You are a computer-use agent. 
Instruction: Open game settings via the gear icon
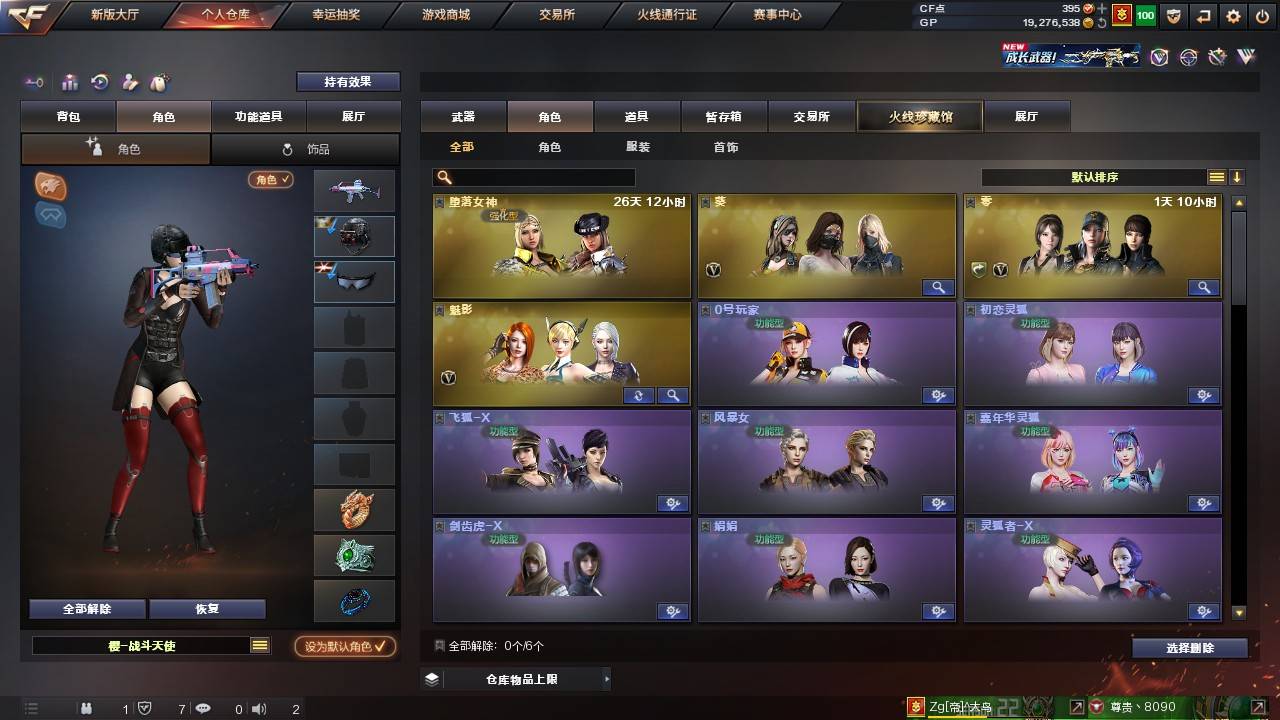coord(1235,16)
